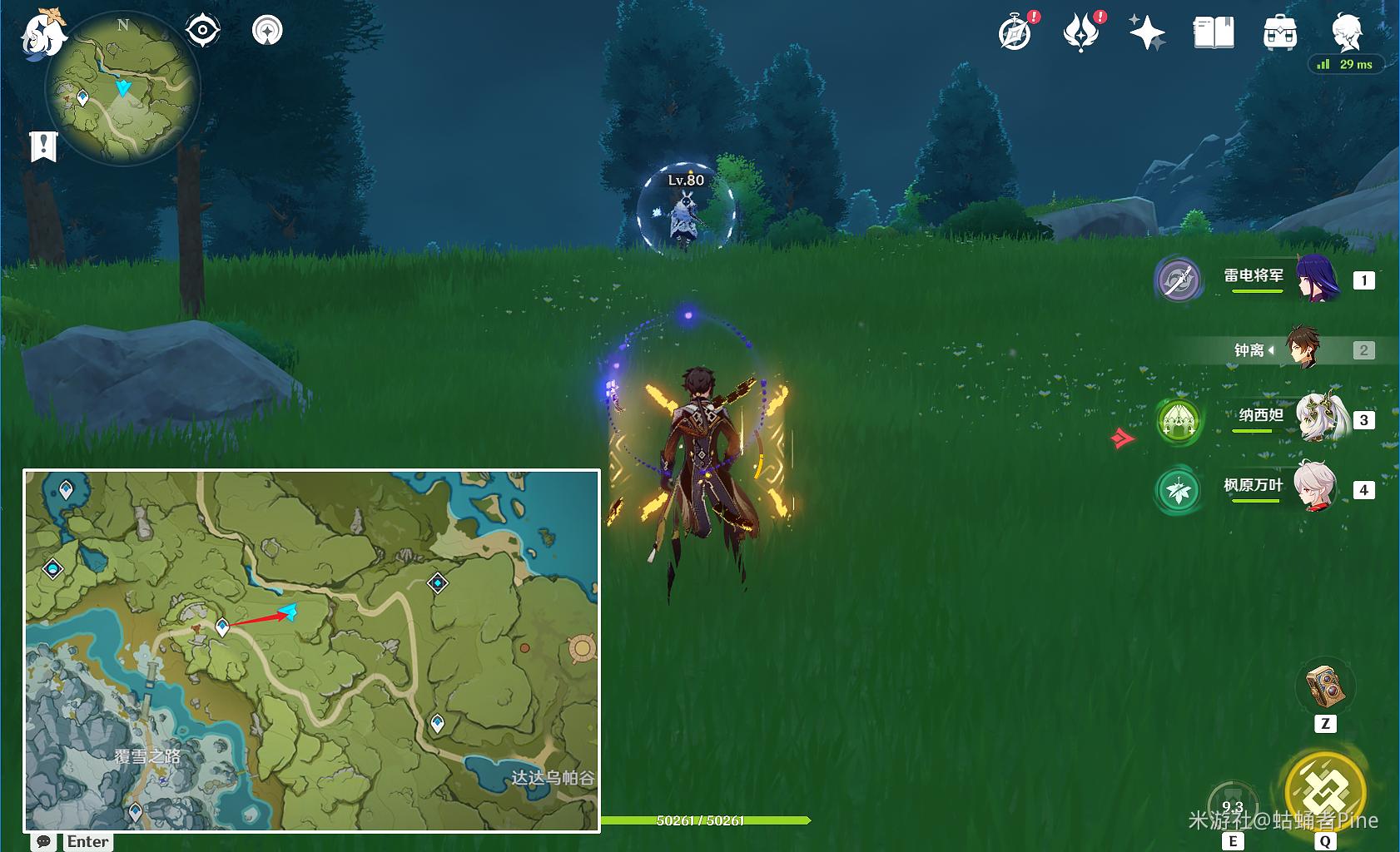Open the quest exclamation banner
Image resolution: width=1400 pixels, height=852 pixels.
(43, 146)
